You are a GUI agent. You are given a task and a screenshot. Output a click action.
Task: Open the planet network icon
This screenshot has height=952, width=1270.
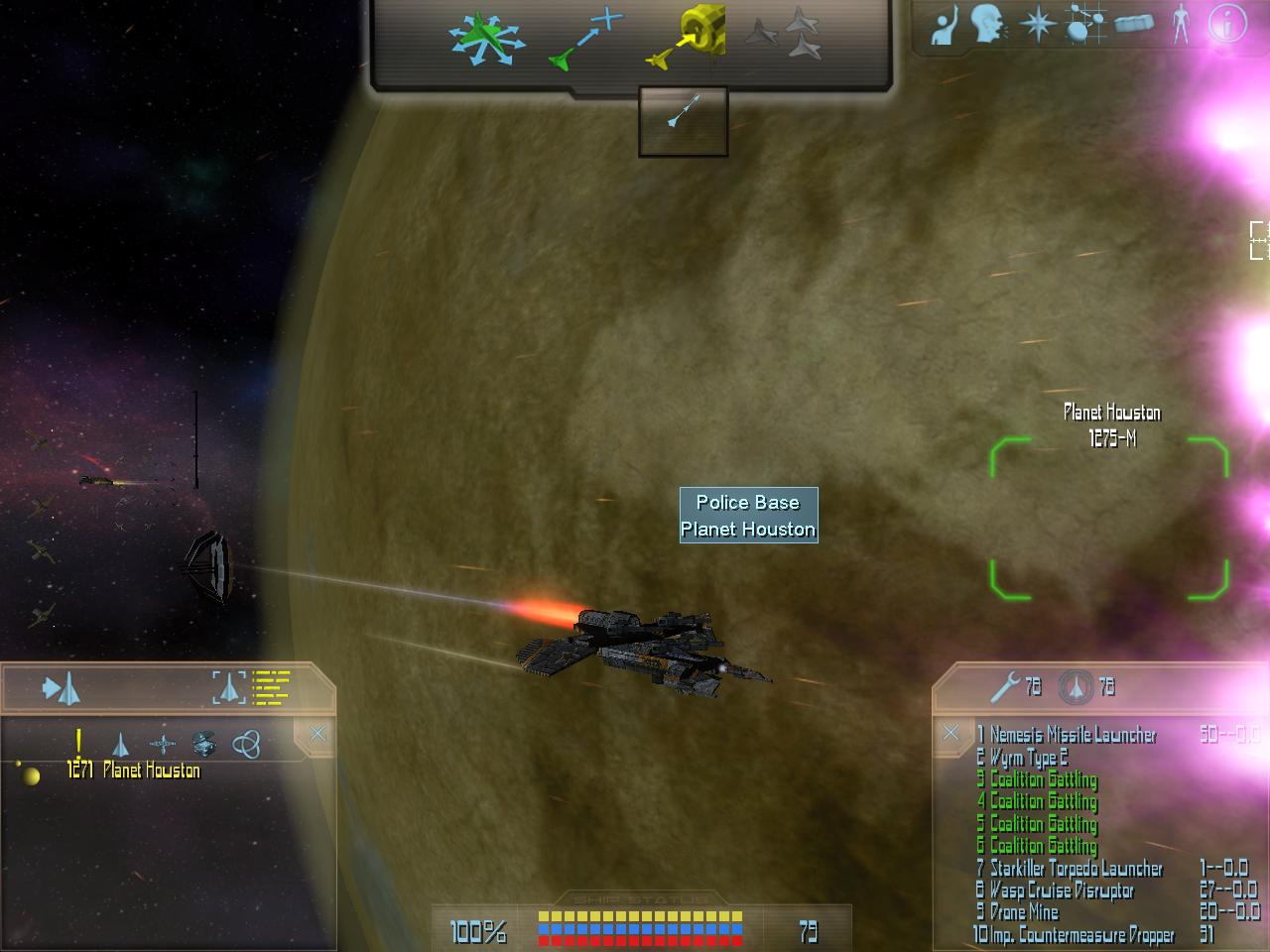pyautogui.click(x=1084, y=25)
